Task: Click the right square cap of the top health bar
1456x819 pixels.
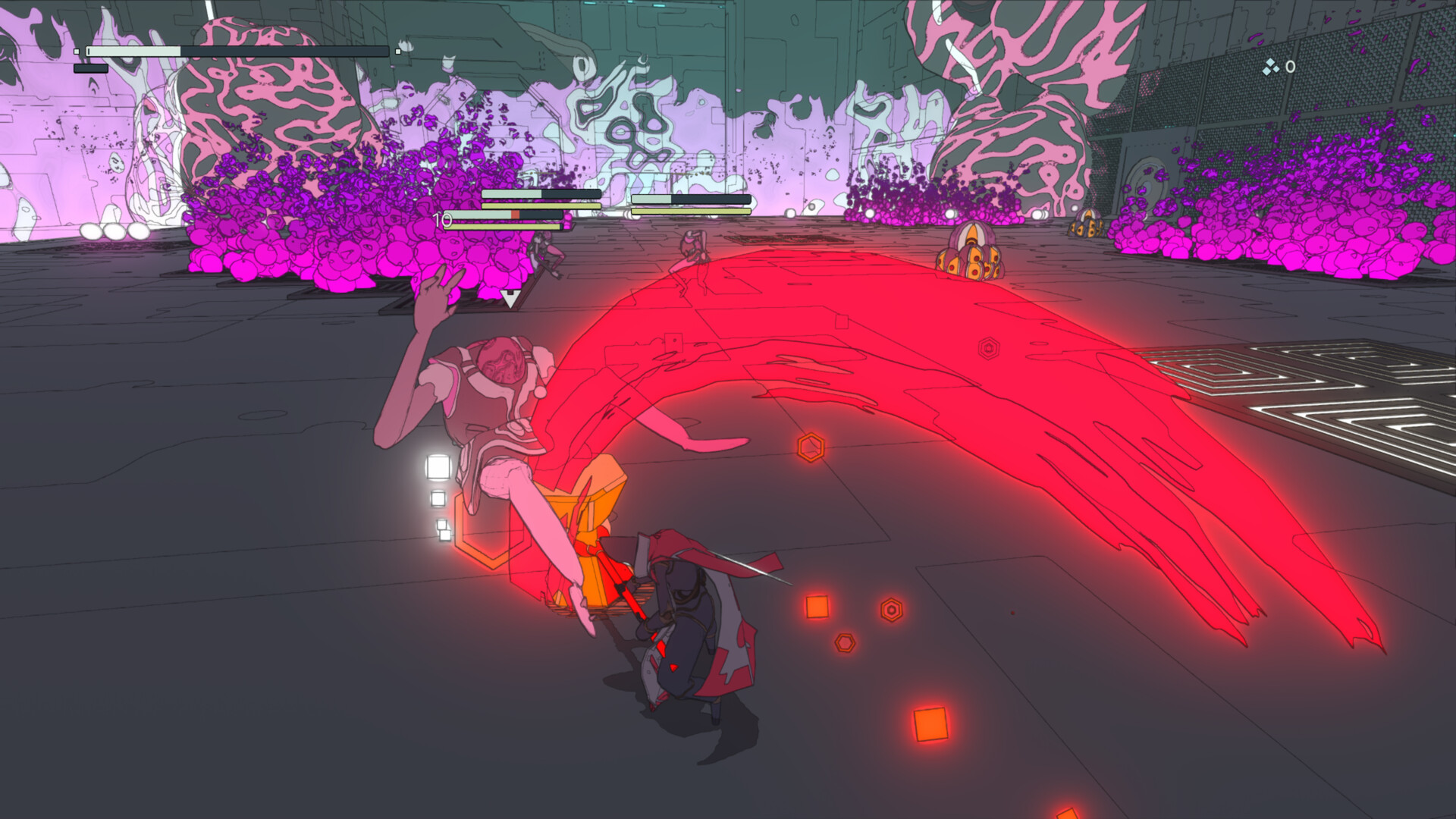Action: tap(398, 52)
